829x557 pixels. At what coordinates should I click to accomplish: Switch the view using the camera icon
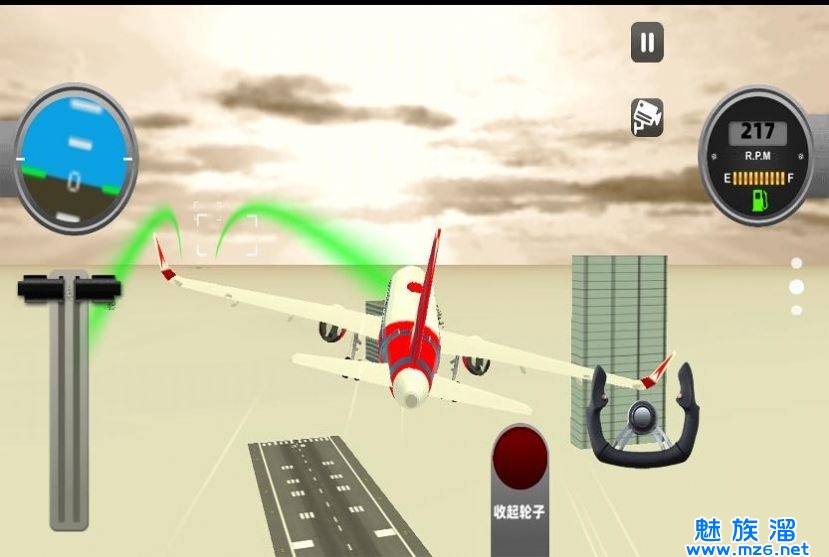647,117
